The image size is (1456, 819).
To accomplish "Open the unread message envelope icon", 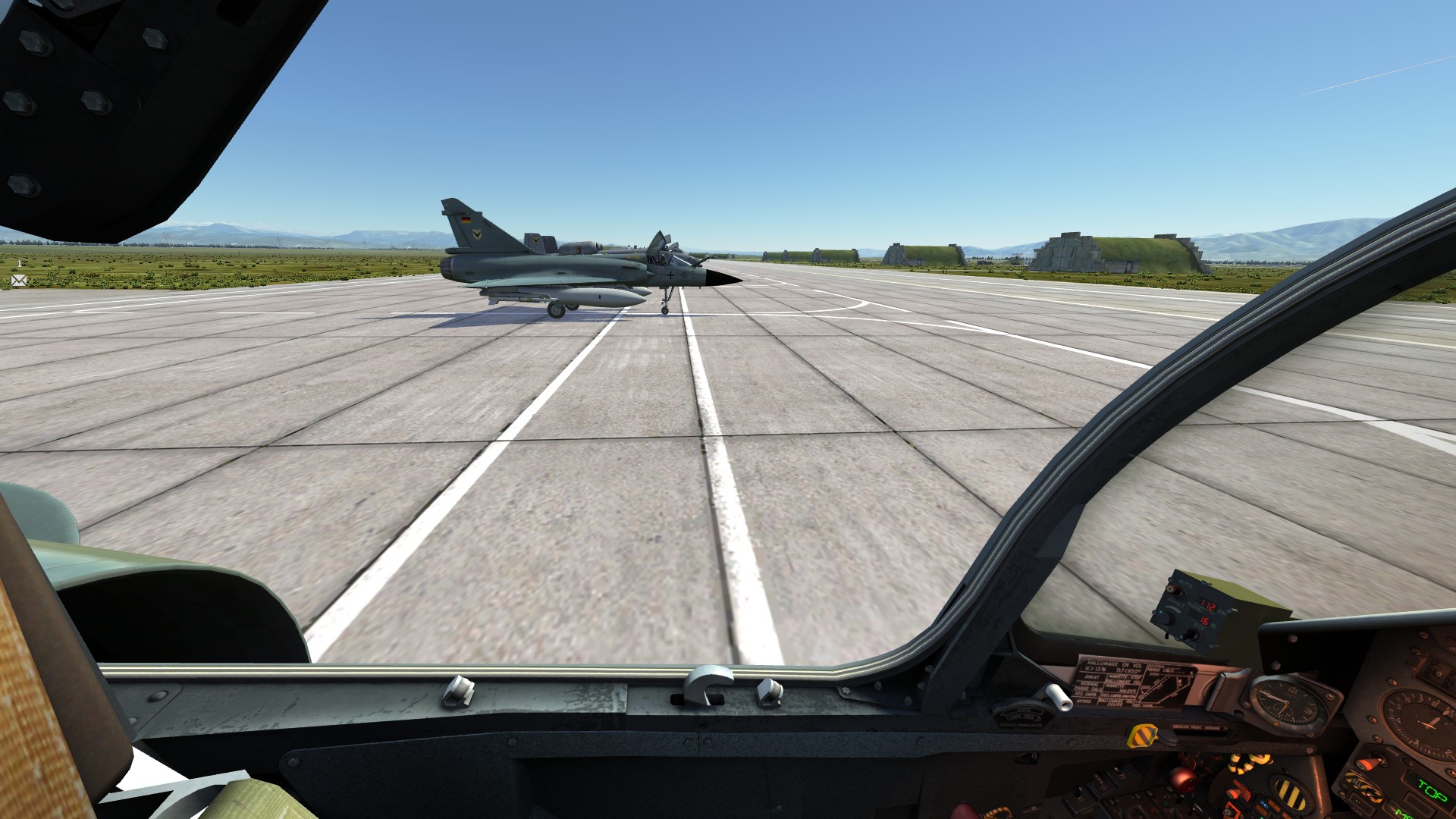I will pos(19,281).
